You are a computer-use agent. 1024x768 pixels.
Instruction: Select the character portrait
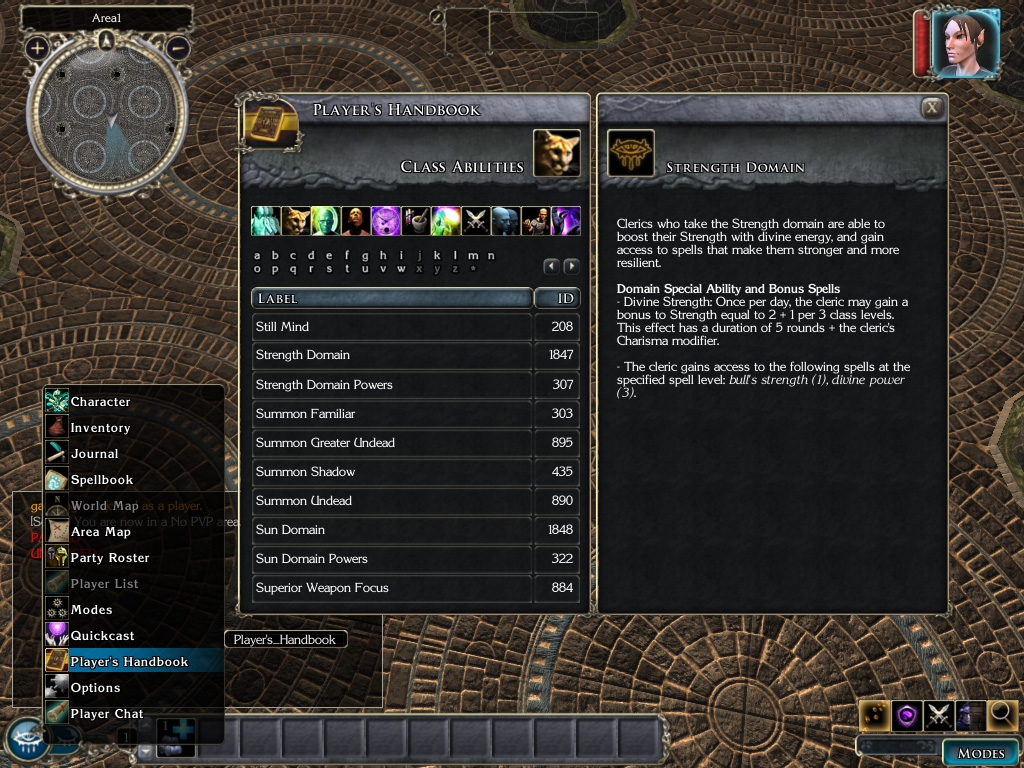point(964,43)
